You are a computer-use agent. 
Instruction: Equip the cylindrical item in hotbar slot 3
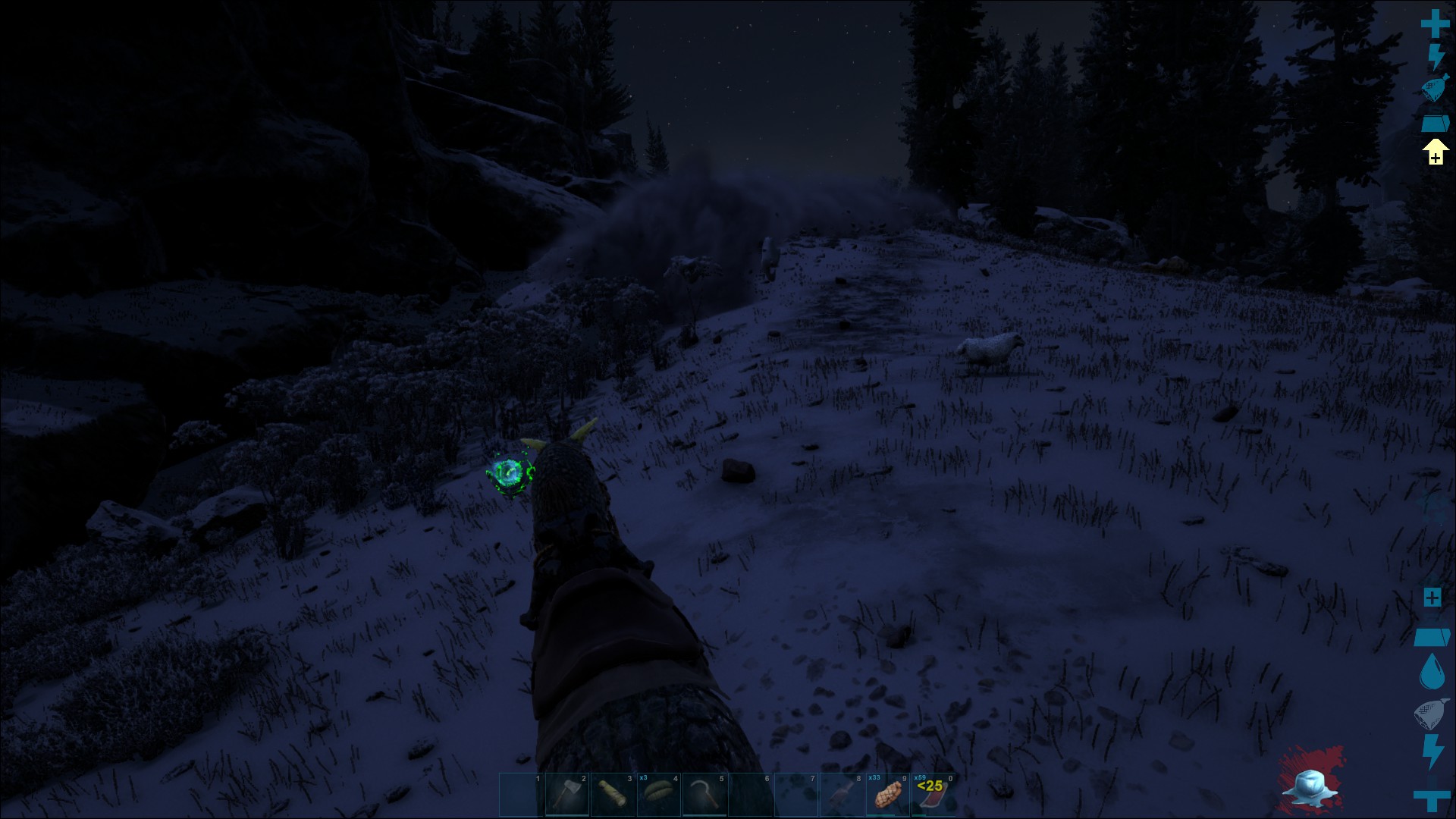[x=613, y=795]
